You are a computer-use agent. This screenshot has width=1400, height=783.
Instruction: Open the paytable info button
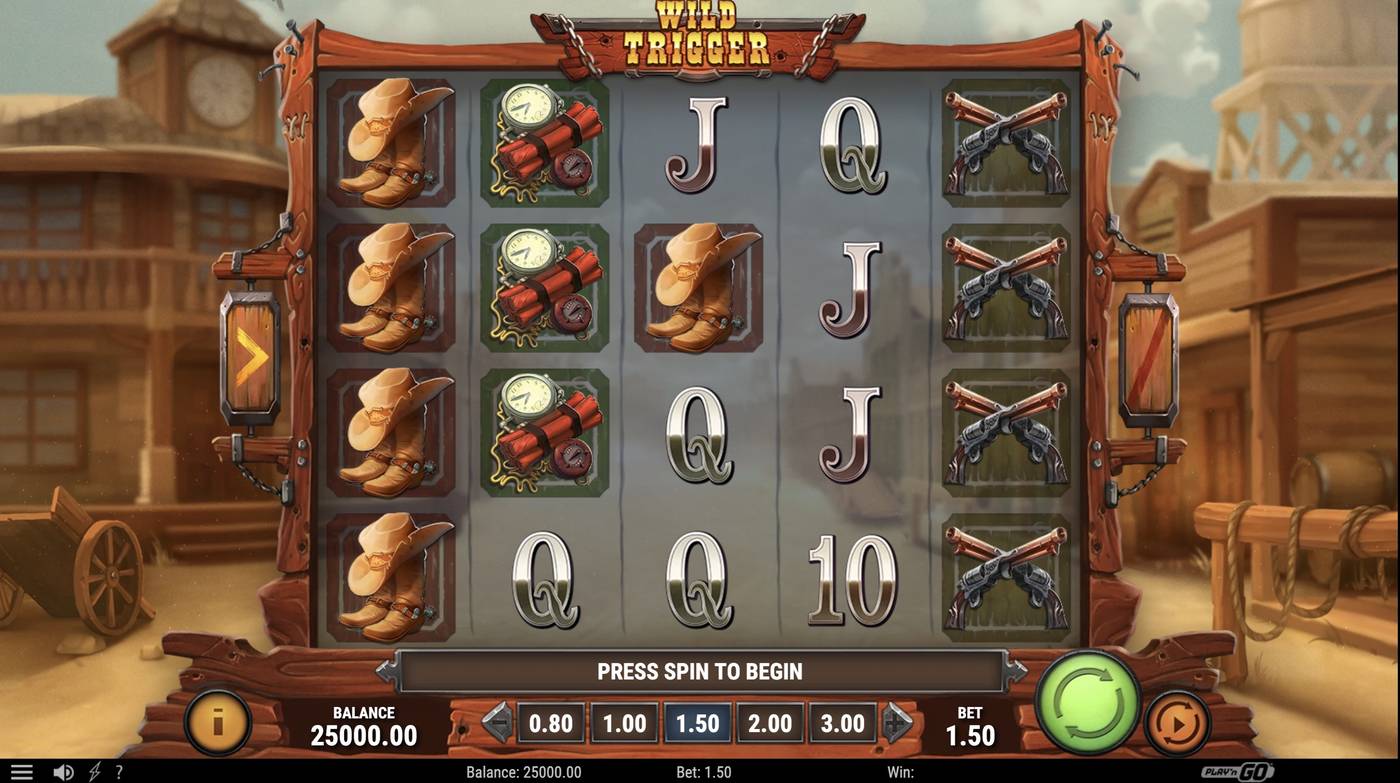pyautogui.click(x=218, y=722)
